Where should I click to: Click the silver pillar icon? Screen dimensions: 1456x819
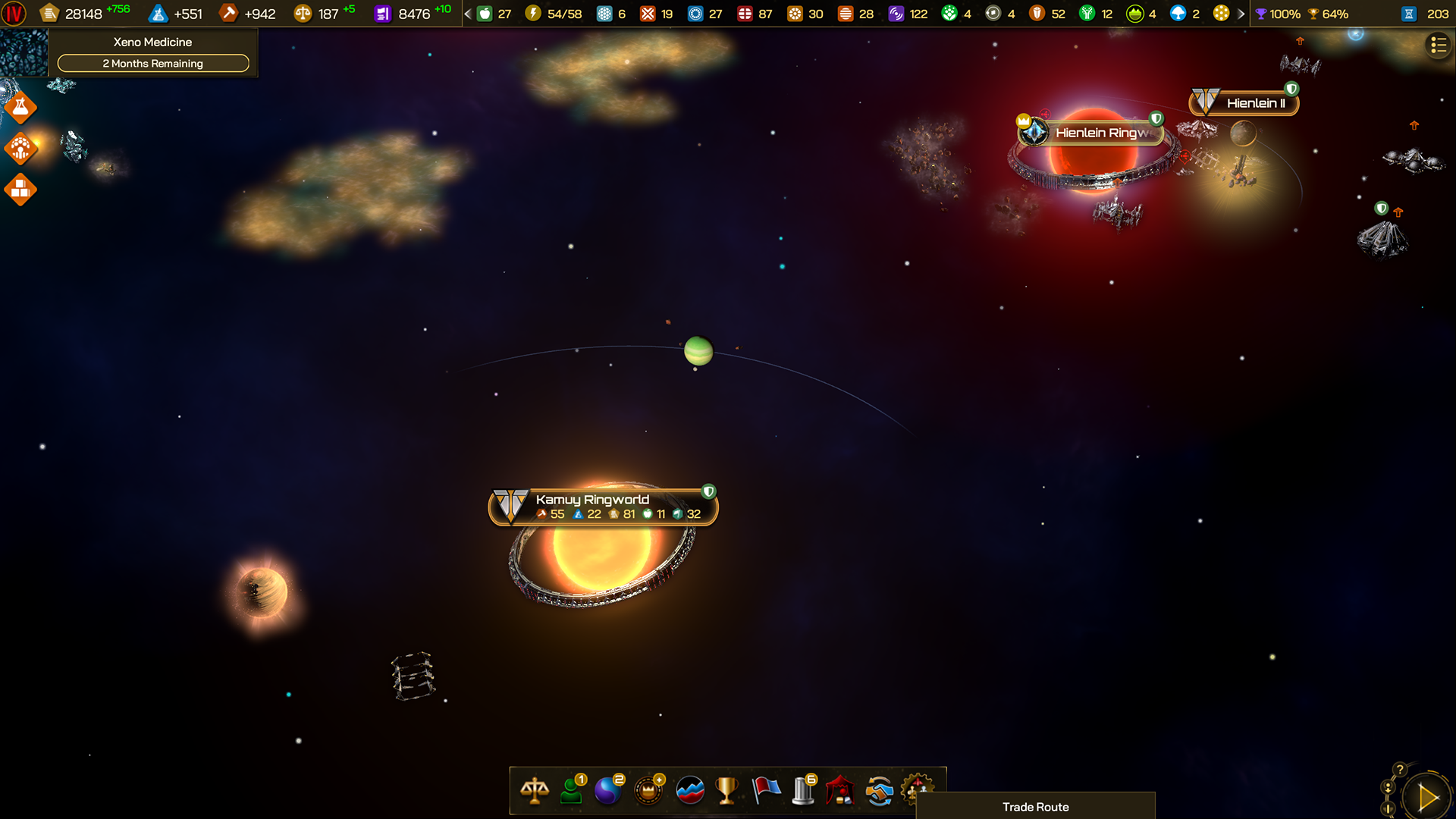point(803,791)
